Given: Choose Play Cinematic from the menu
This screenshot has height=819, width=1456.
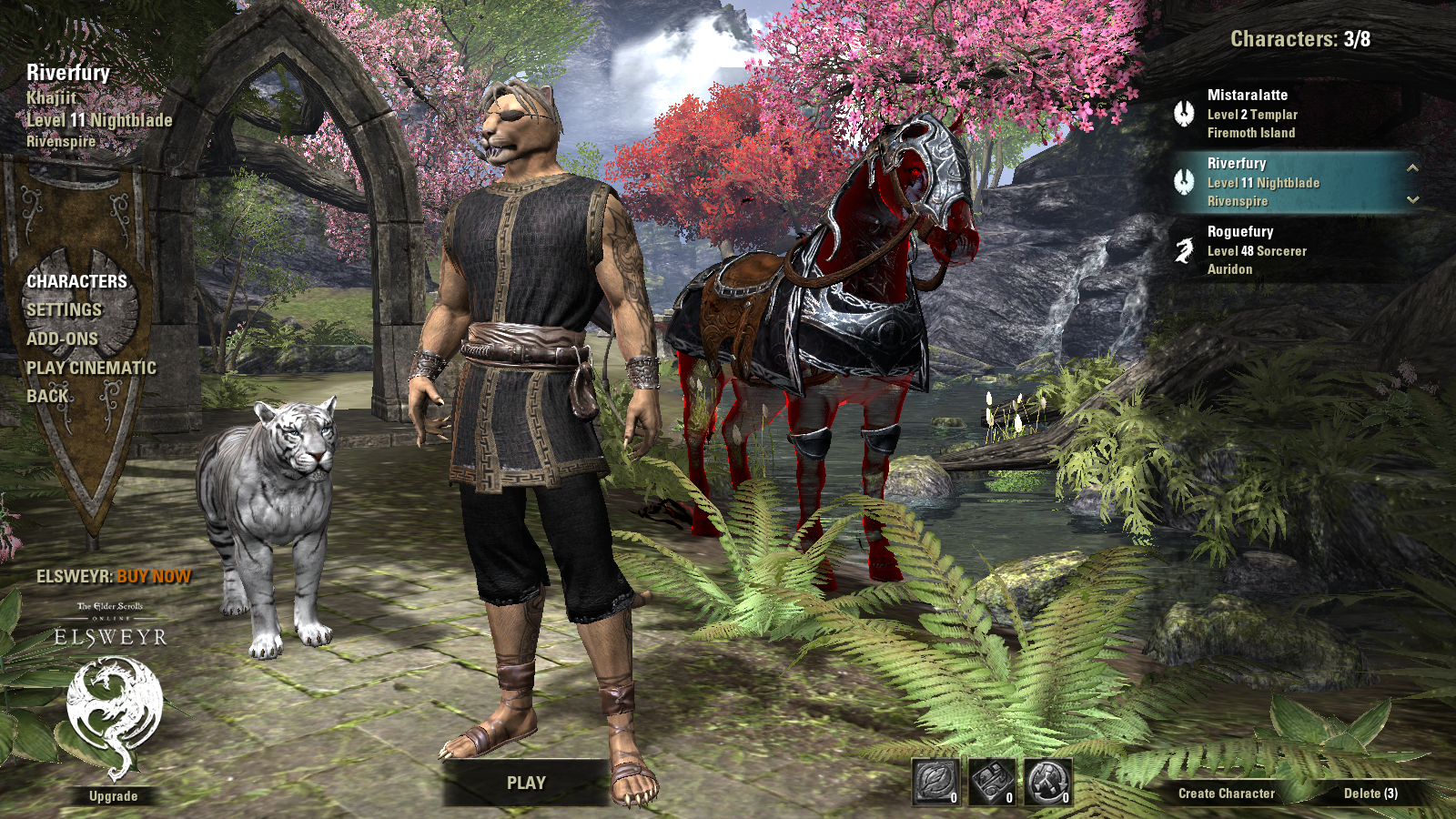Looking at the screenshot, I should pyautogui.click(x=91, y=368).
